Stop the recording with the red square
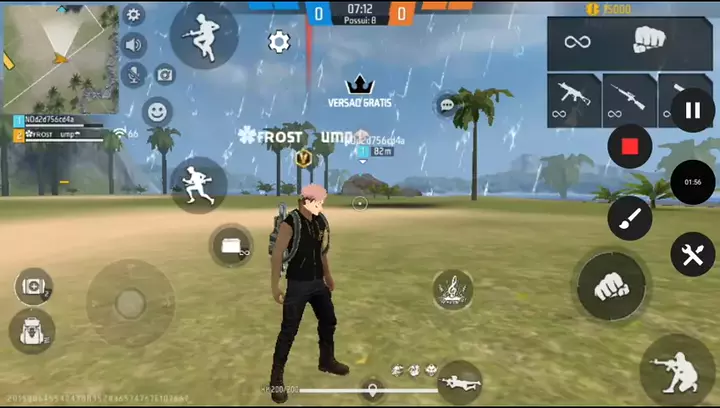The image size is (720, 408). 630,147
